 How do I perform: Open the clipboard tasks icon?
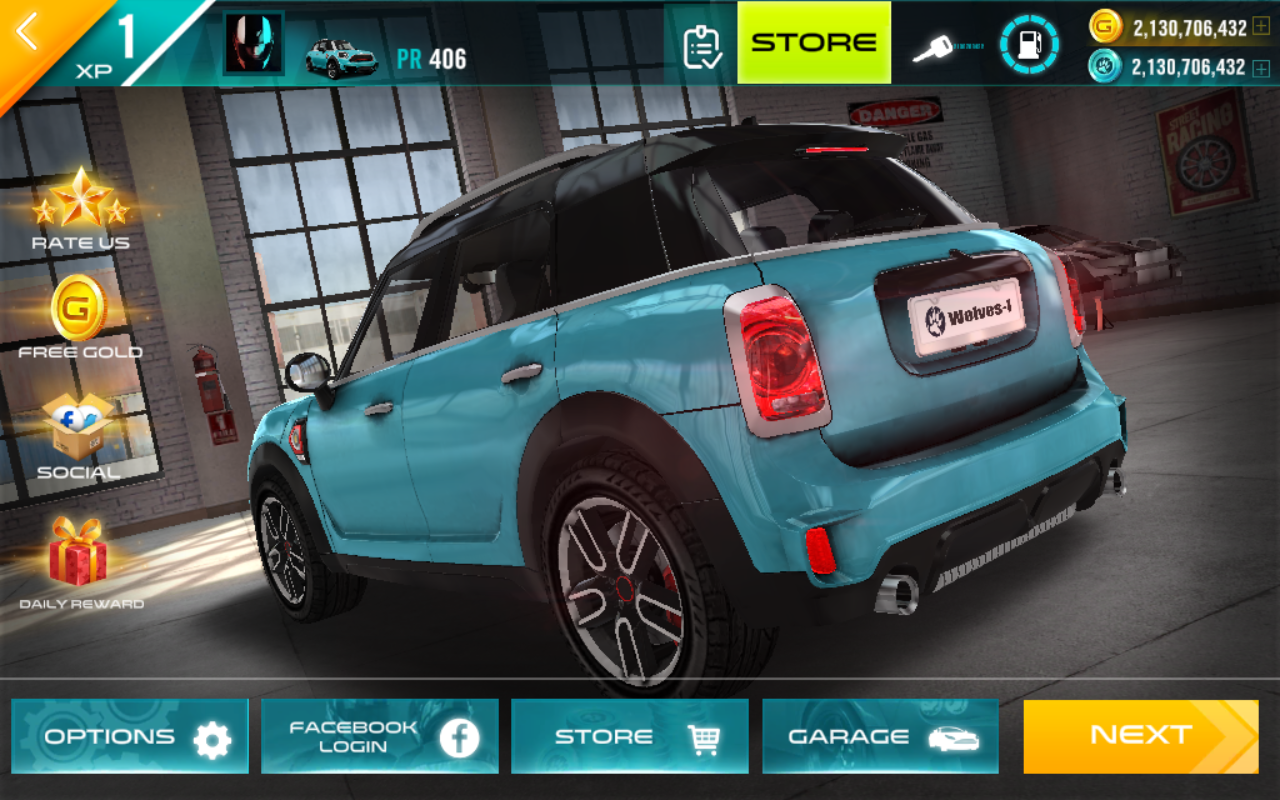pyautogui.click(x=702, y=46)
